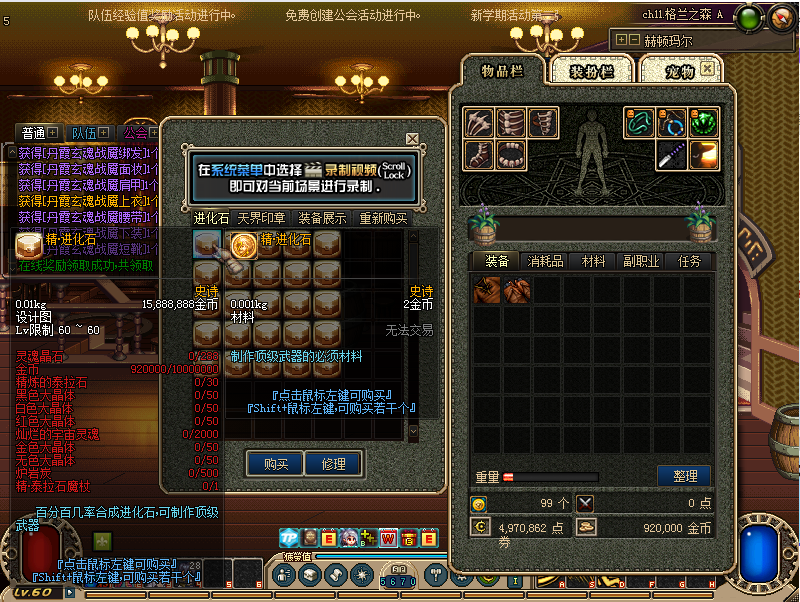The width and height of the screenshot is (800, 602).
Task: Close the shop window
Action: [412, 139]
